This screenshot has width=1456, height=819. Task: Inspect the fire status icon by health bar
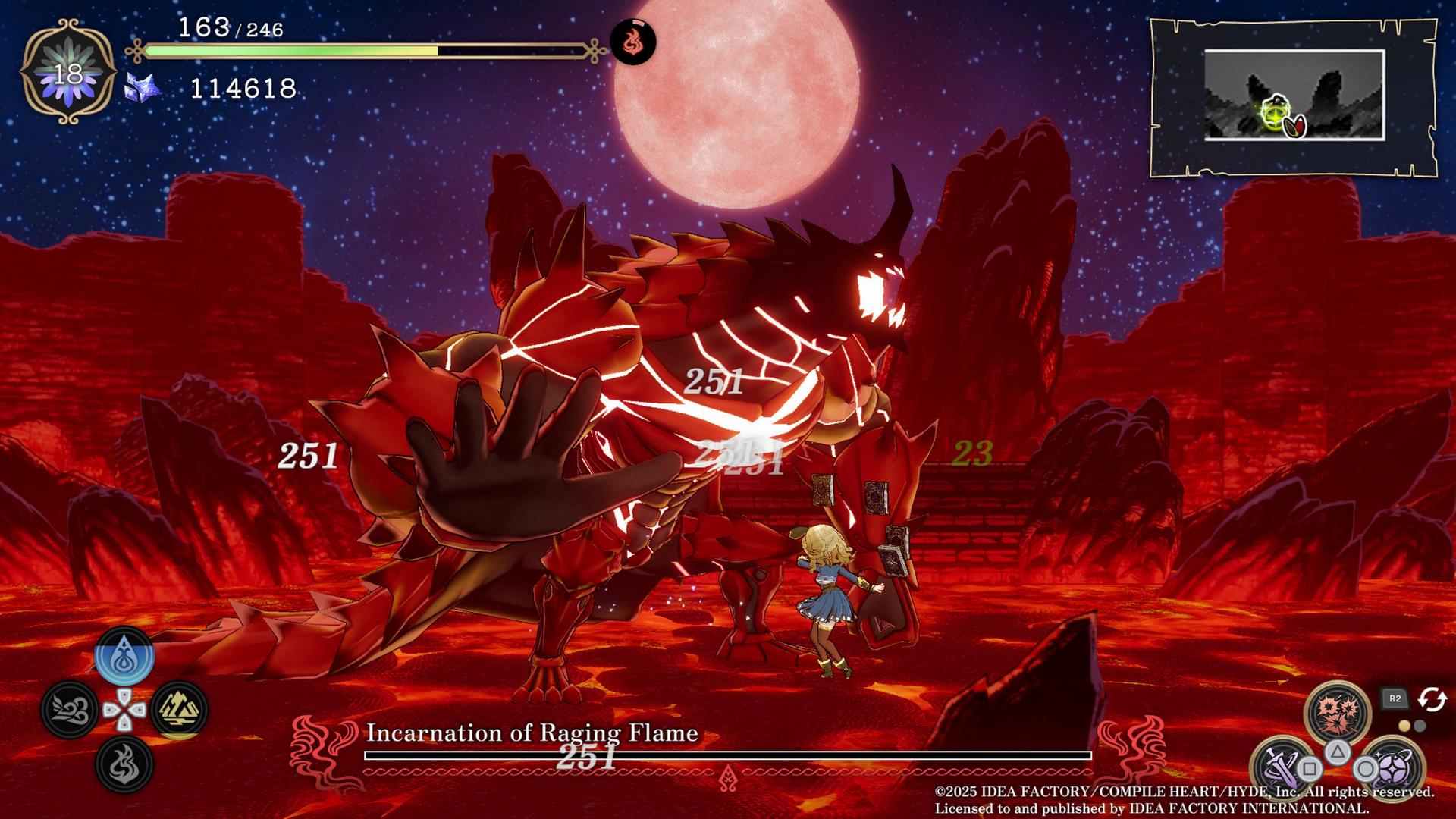pyautogui.click(x=632, y=42)
